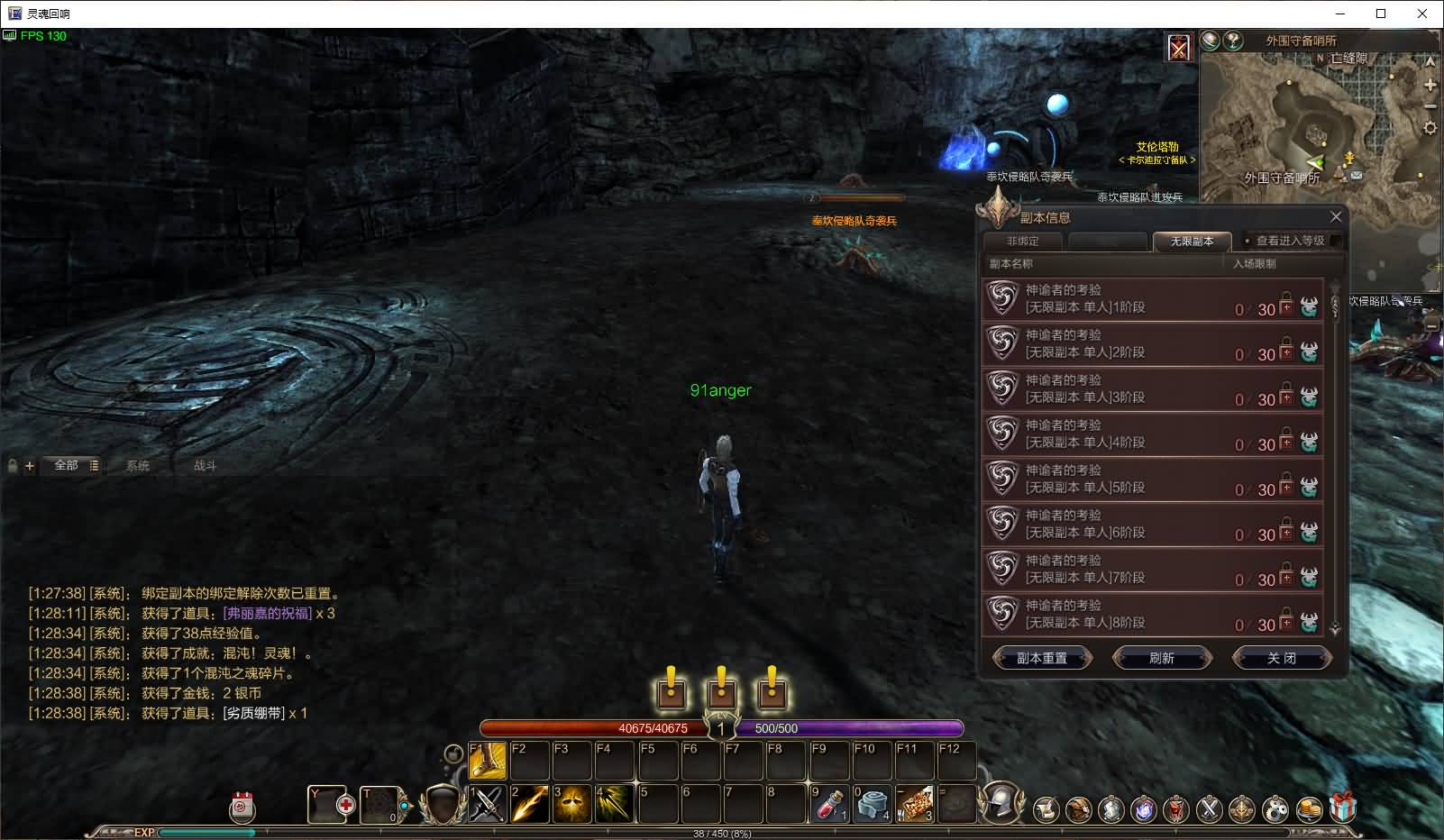Viewport: 1444px width, 840px height.
Task: Switch to the 无限副本 tab
Action: [x=1191, y=242]
